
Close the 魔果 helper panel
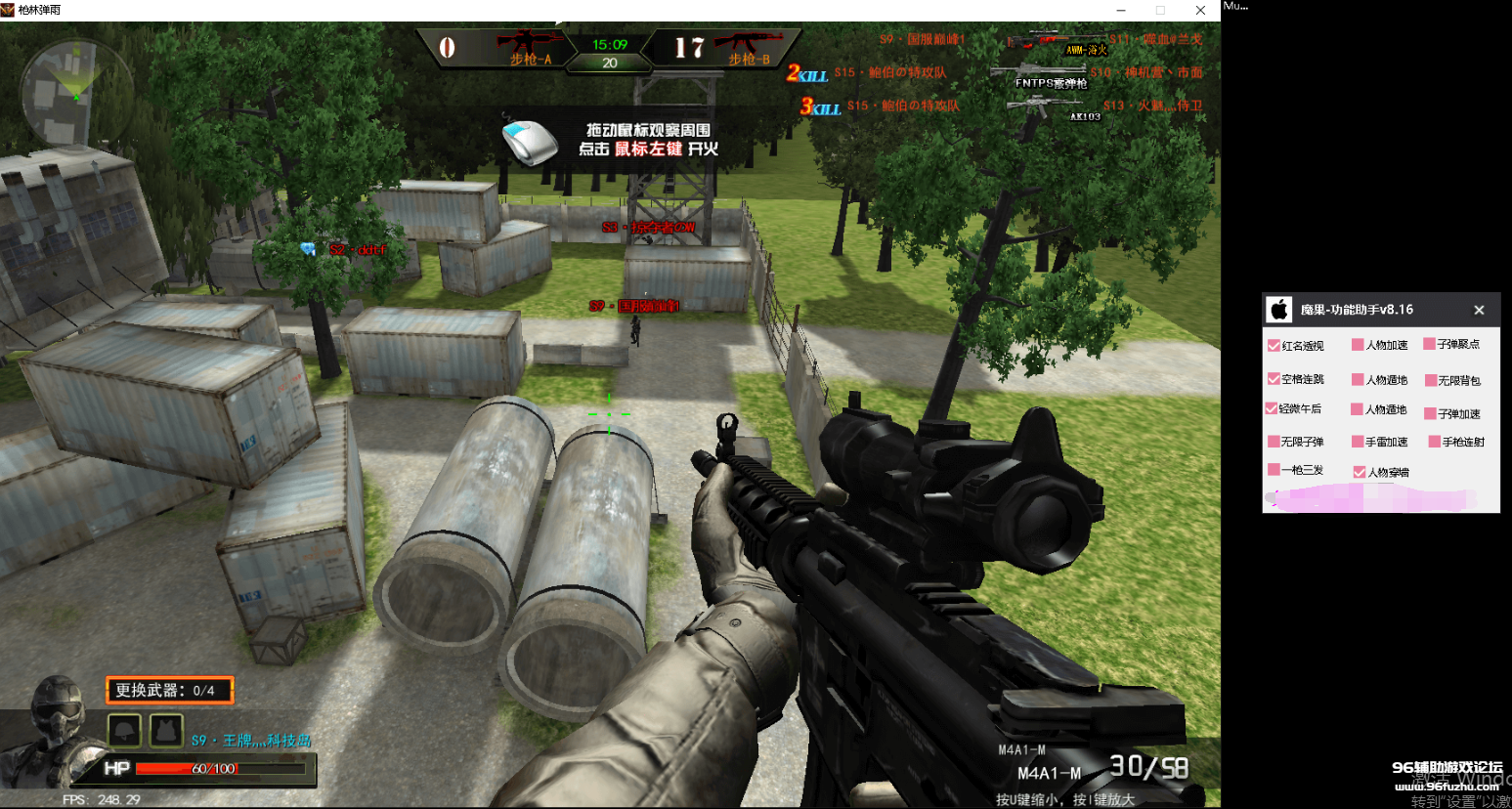[x=1479, y=310]
